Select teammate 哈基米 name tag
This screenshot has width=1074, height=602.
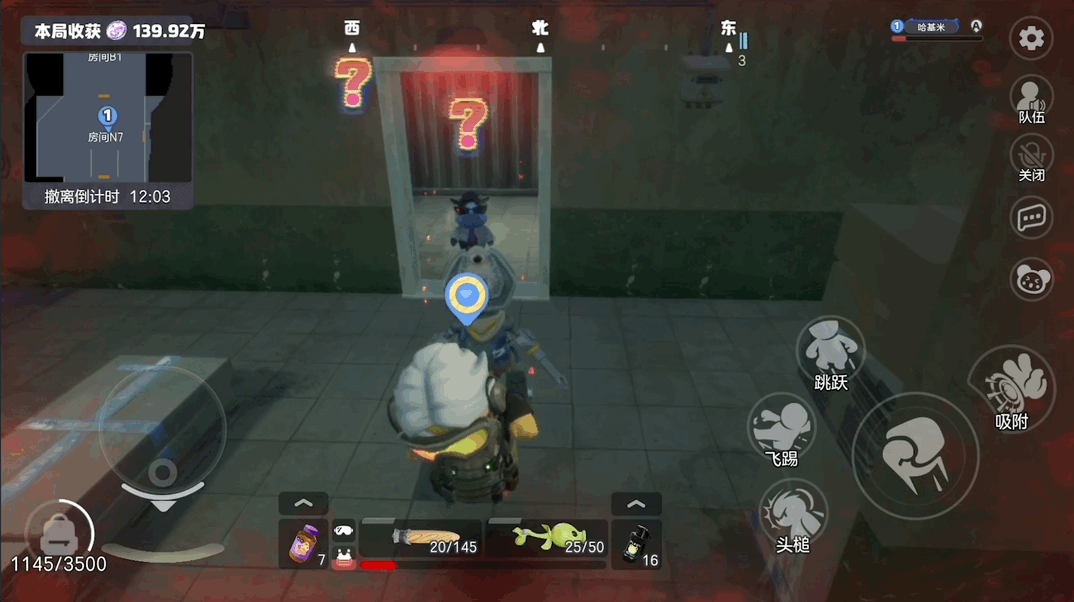click(x=936, y=27)
